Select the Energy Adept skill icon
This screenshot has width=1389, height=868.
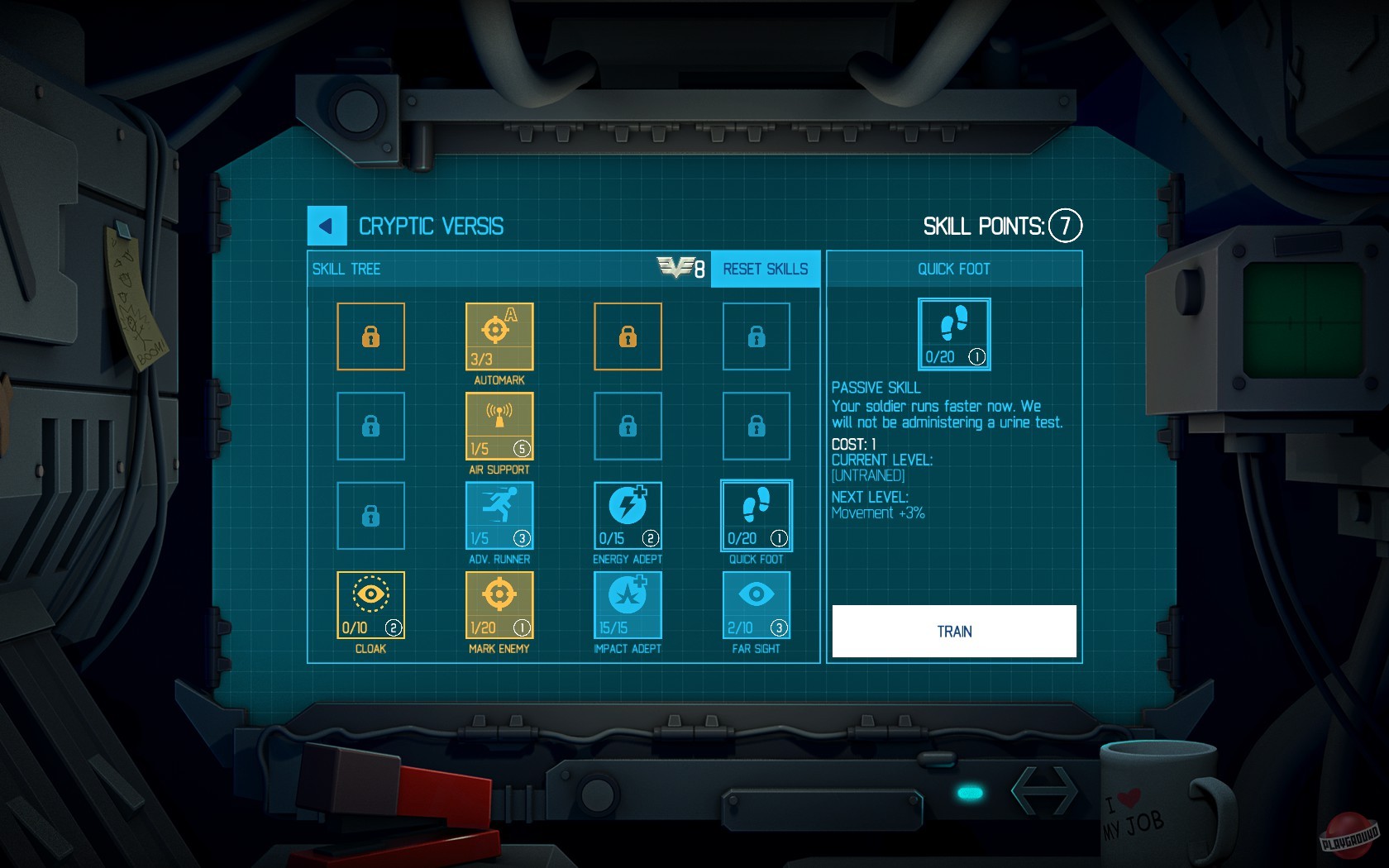click(x=628, y=516)
